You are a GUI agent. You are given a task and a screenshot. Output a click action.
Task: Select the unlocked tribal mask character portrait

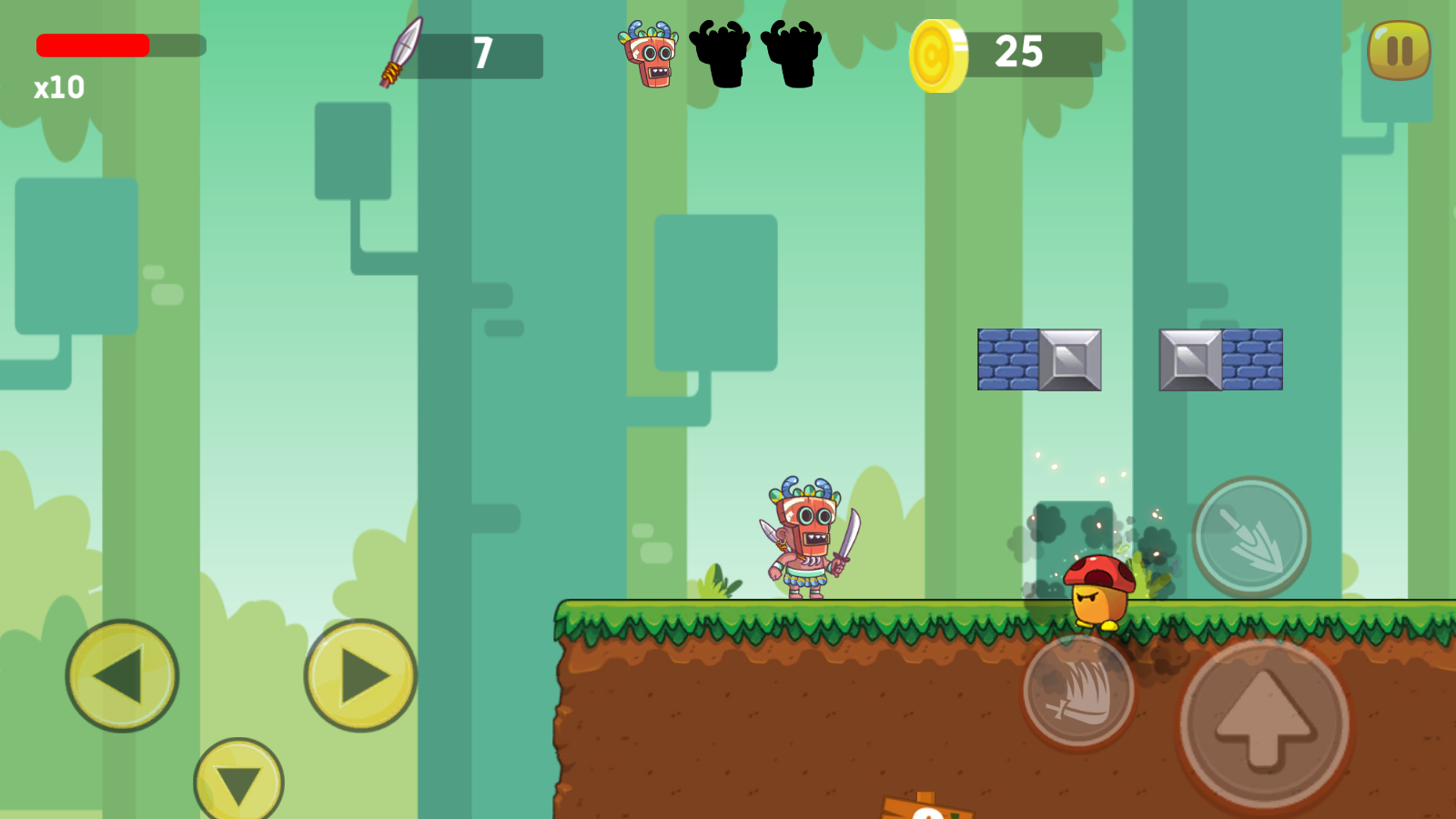coord(648,55)
